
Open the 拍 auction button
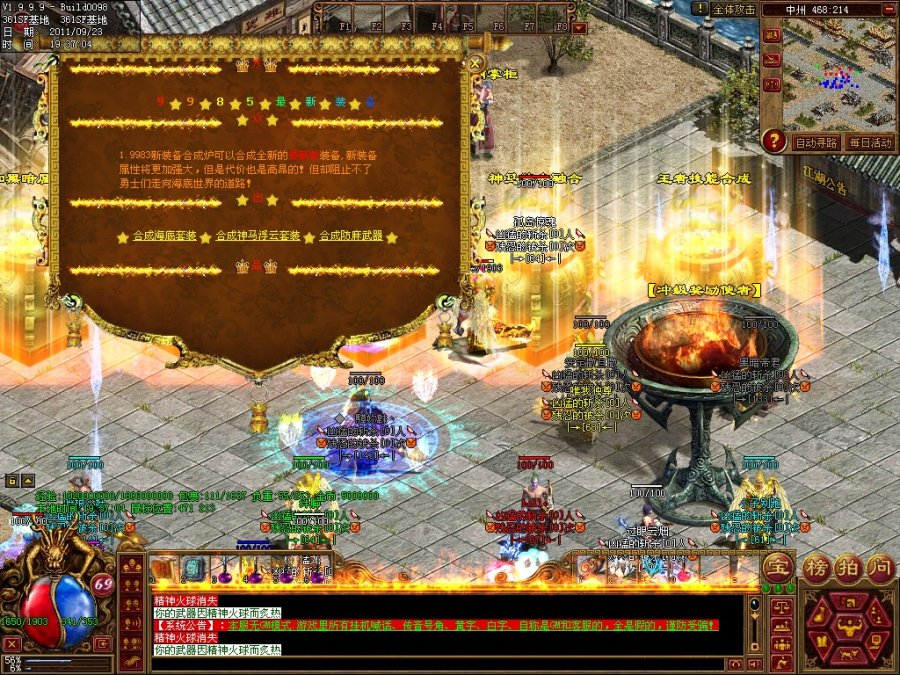click(x=849, y=566)
